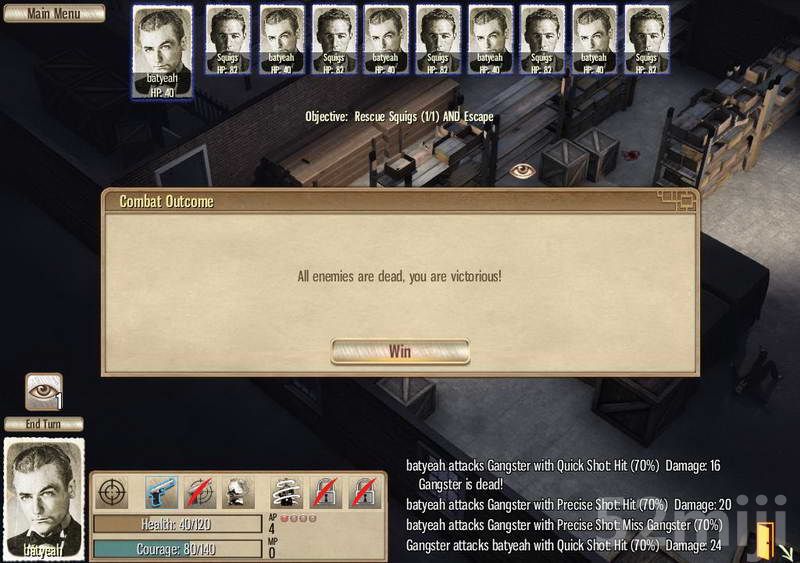Choose the blue pistol weapon icon
This screenshot has width=800, height=563.
coord(162,493)
